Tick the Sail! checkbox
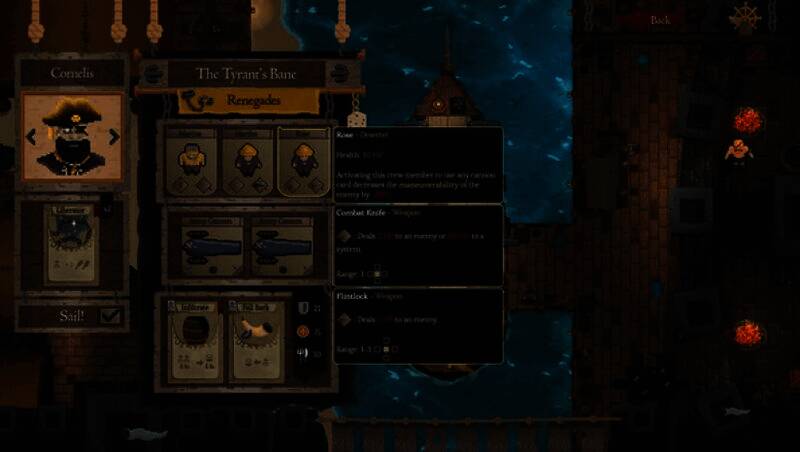This screenshot has width=800, height=452. pos(110,316)
